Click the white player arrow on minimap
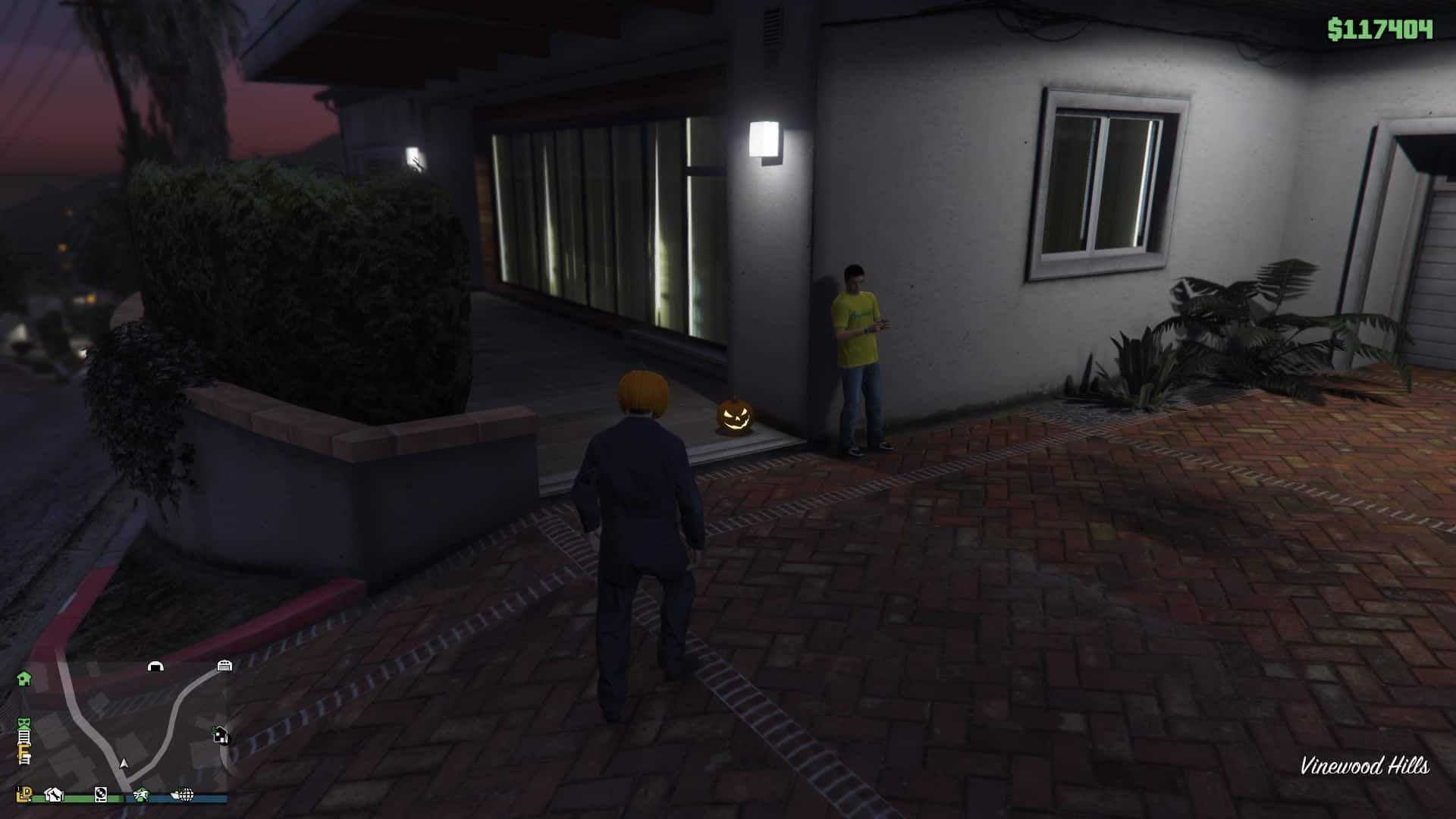 124,764
